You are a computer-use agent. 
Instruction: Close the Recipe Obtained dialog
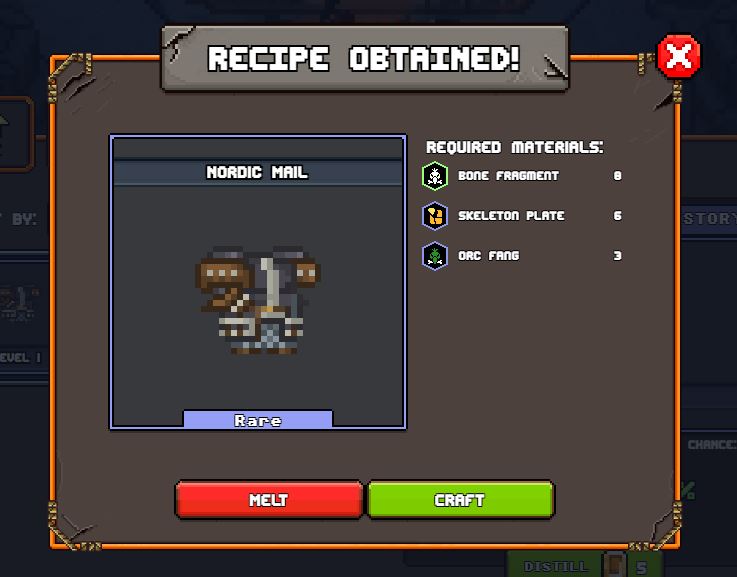pos(679,57)
